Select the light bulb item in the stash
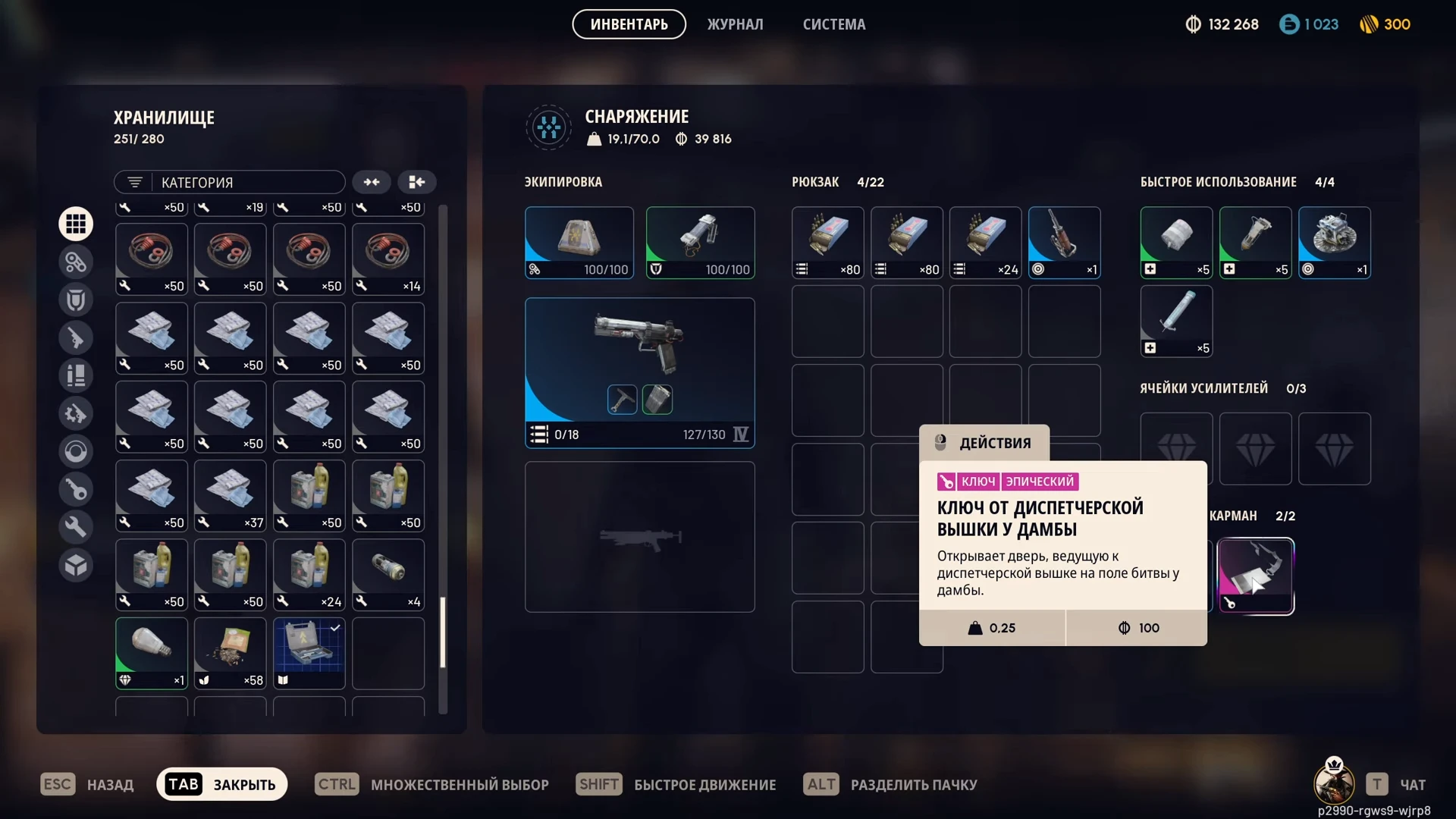1456x819 pixels. point(152,652)
